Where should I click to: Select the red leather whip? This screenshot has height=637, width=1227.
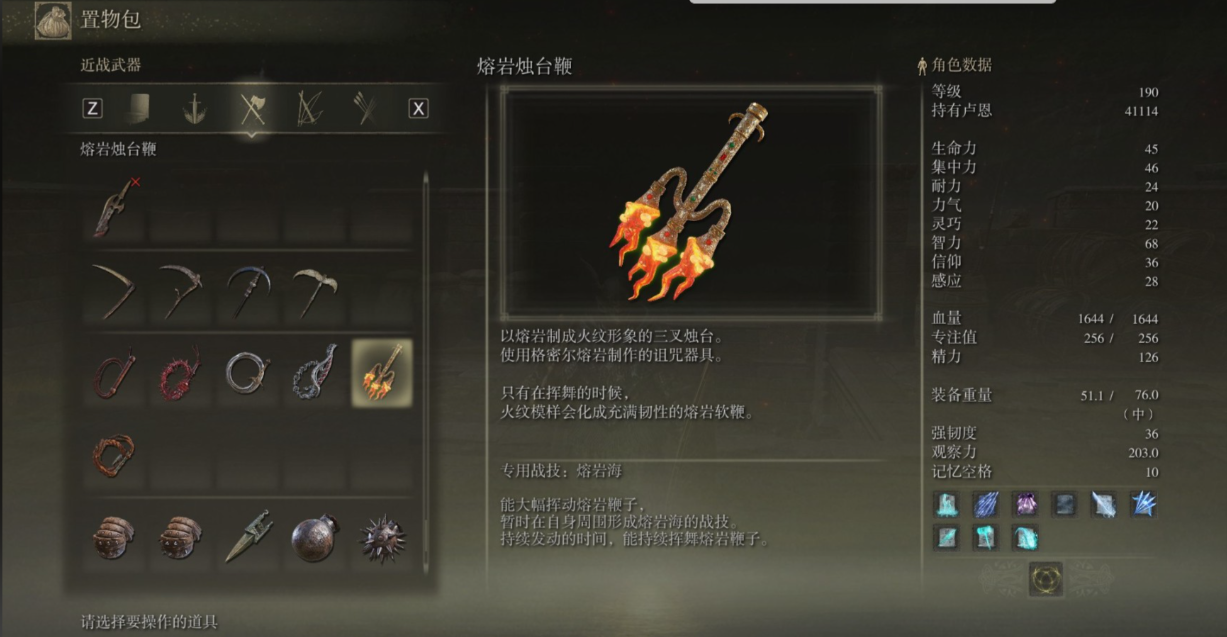coord(114,373)
